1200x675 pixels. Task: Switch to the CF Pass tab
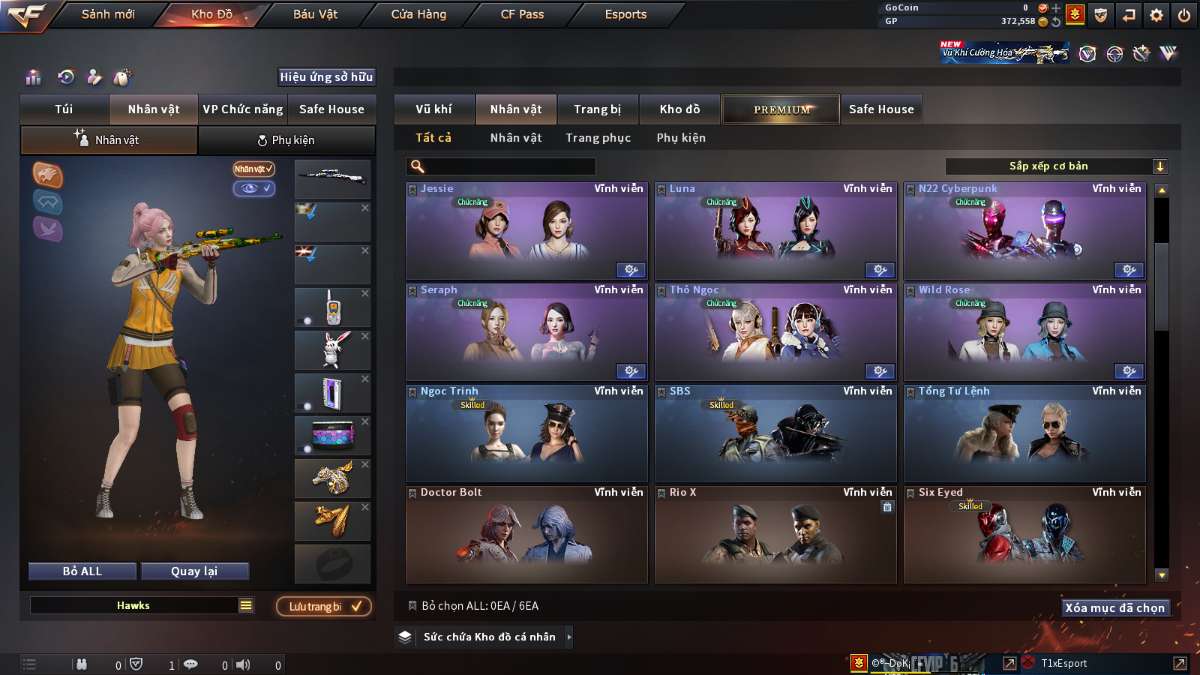coord(522,15)
